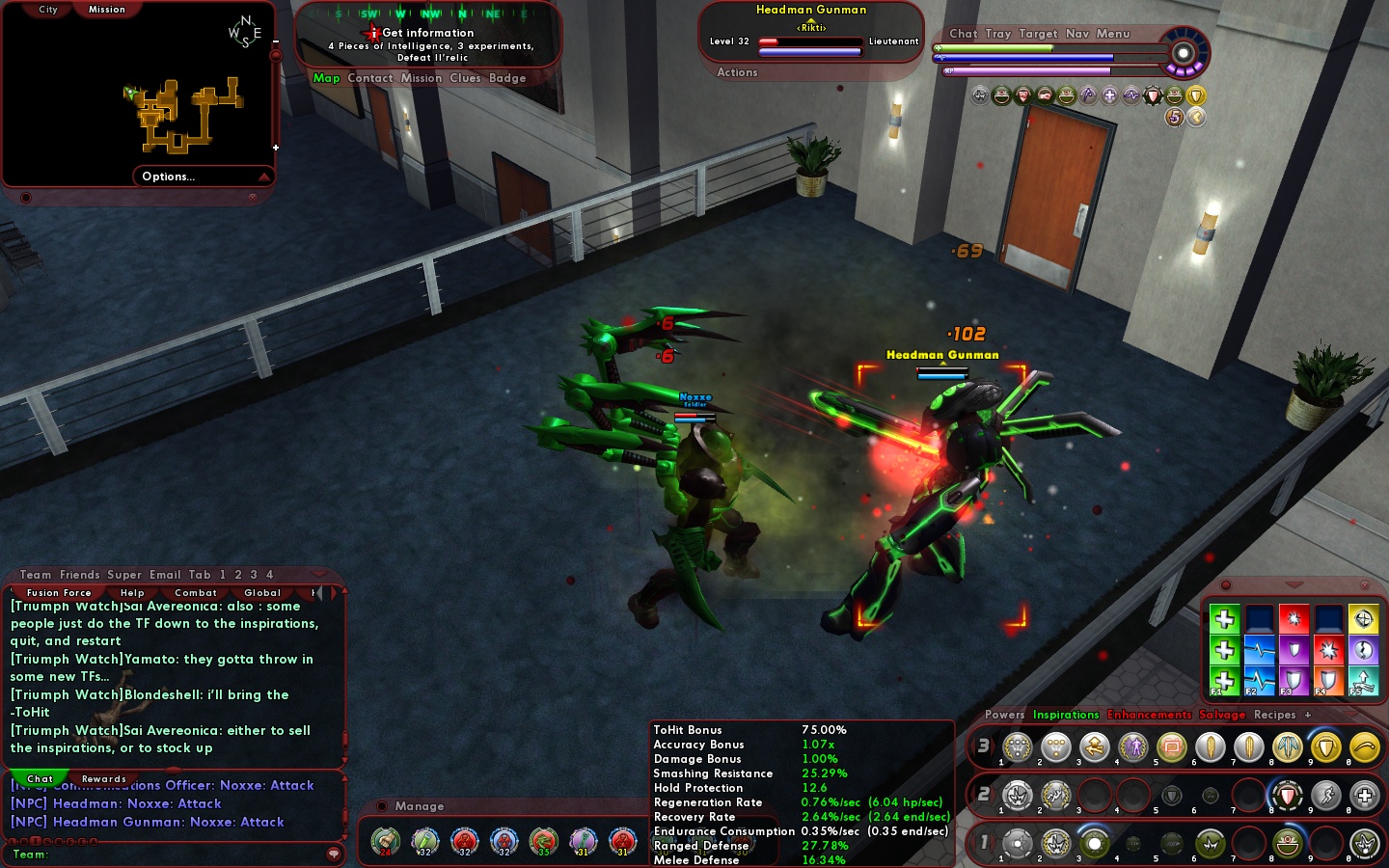Switch to the Mission map tab
This screenshot has width=1389, height=868.
(107, 10)
